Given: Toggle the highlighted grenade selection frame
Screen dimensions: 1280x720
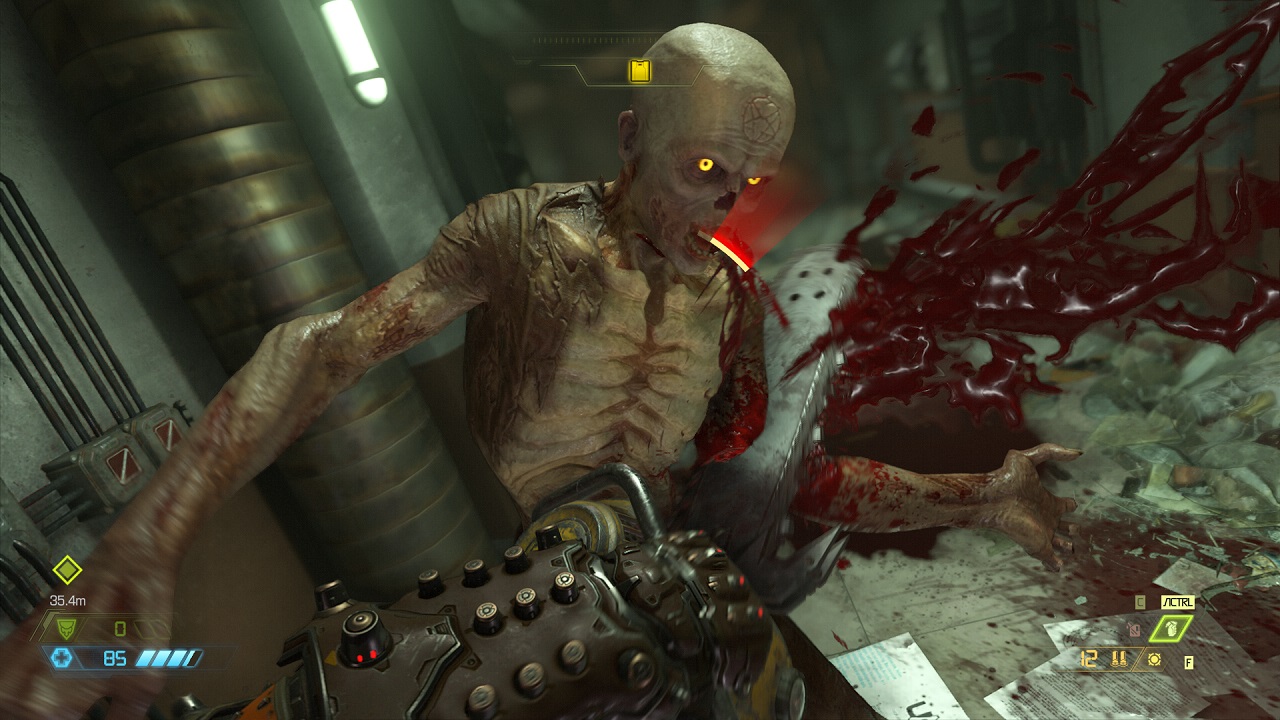Looking at the screenshot, I should point(1171,628).
